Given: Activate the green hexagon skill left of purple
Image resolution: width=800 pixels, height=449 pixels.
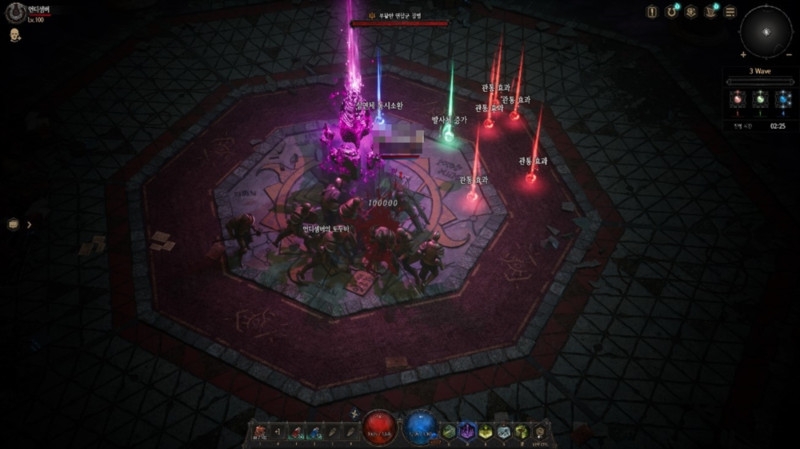Looking at the screenshot, I should (x=450, y=431).
